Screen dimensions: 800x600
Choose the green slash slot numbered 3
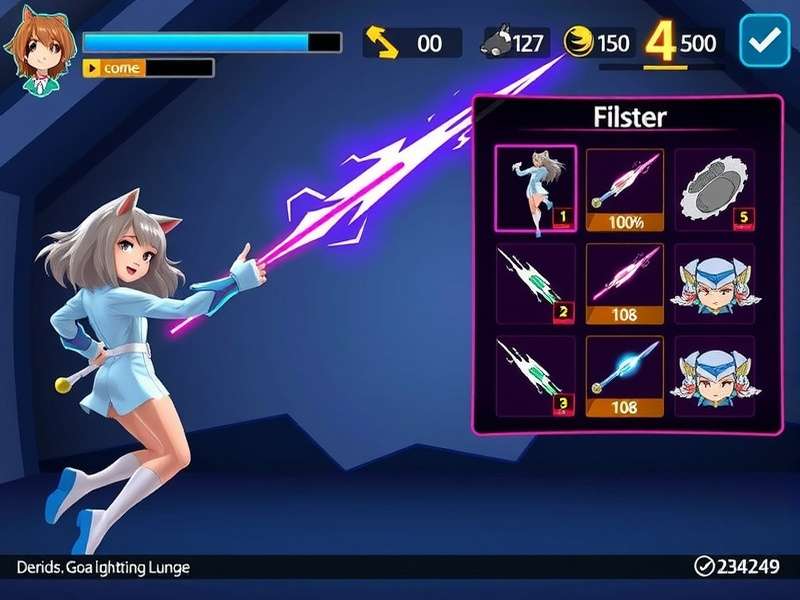pyautogui.click(x=535, y=376)
